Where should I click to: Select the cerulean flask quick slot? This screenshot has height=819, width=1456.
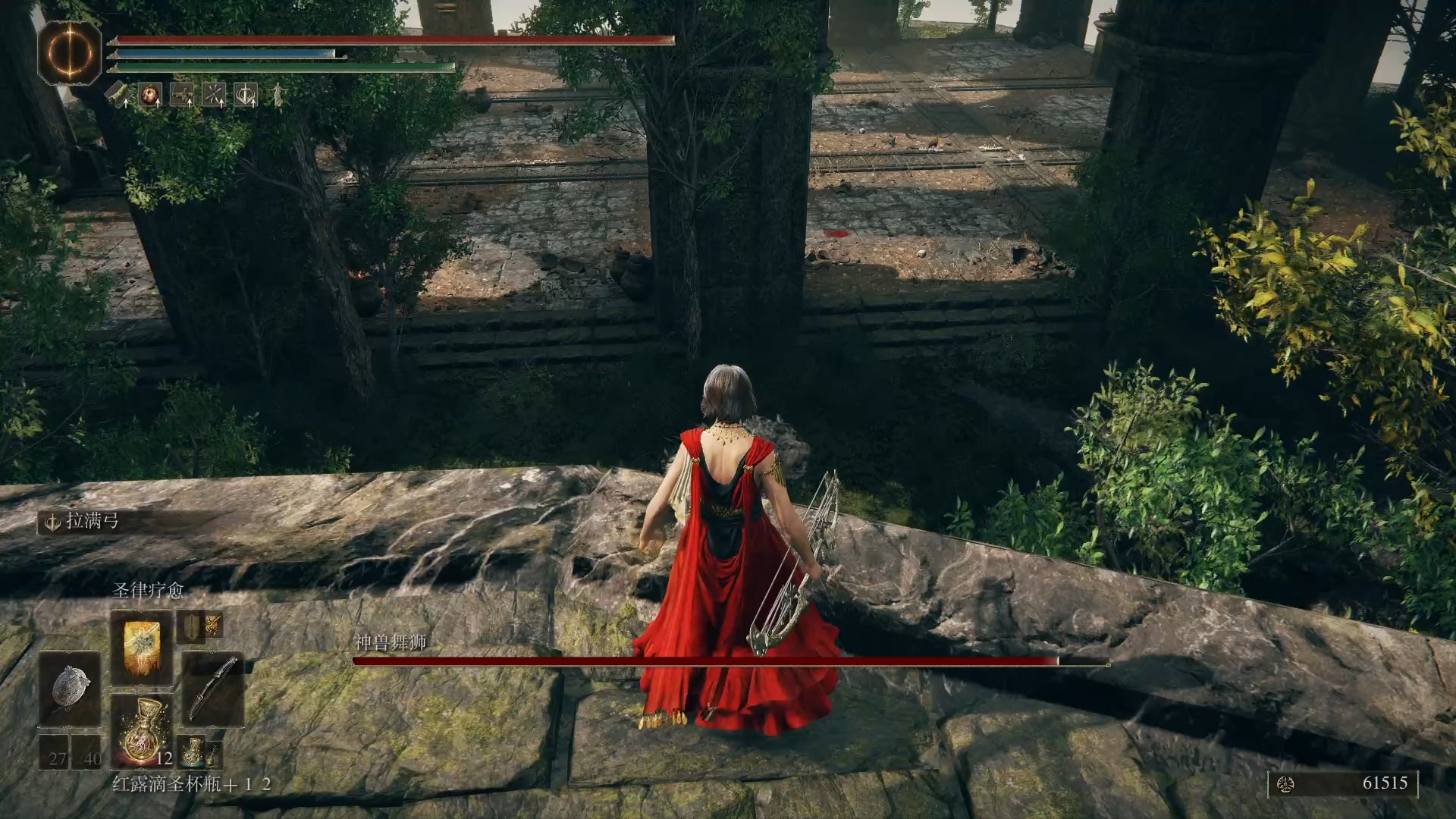(x=192, y=752)
